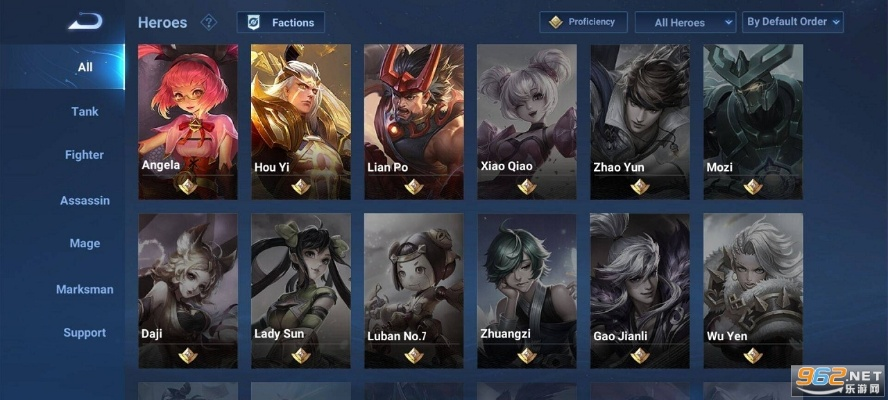Filter heroes by Assassin
The height and width of the screenshot is (400, 888).
click(x=85, y=200)
